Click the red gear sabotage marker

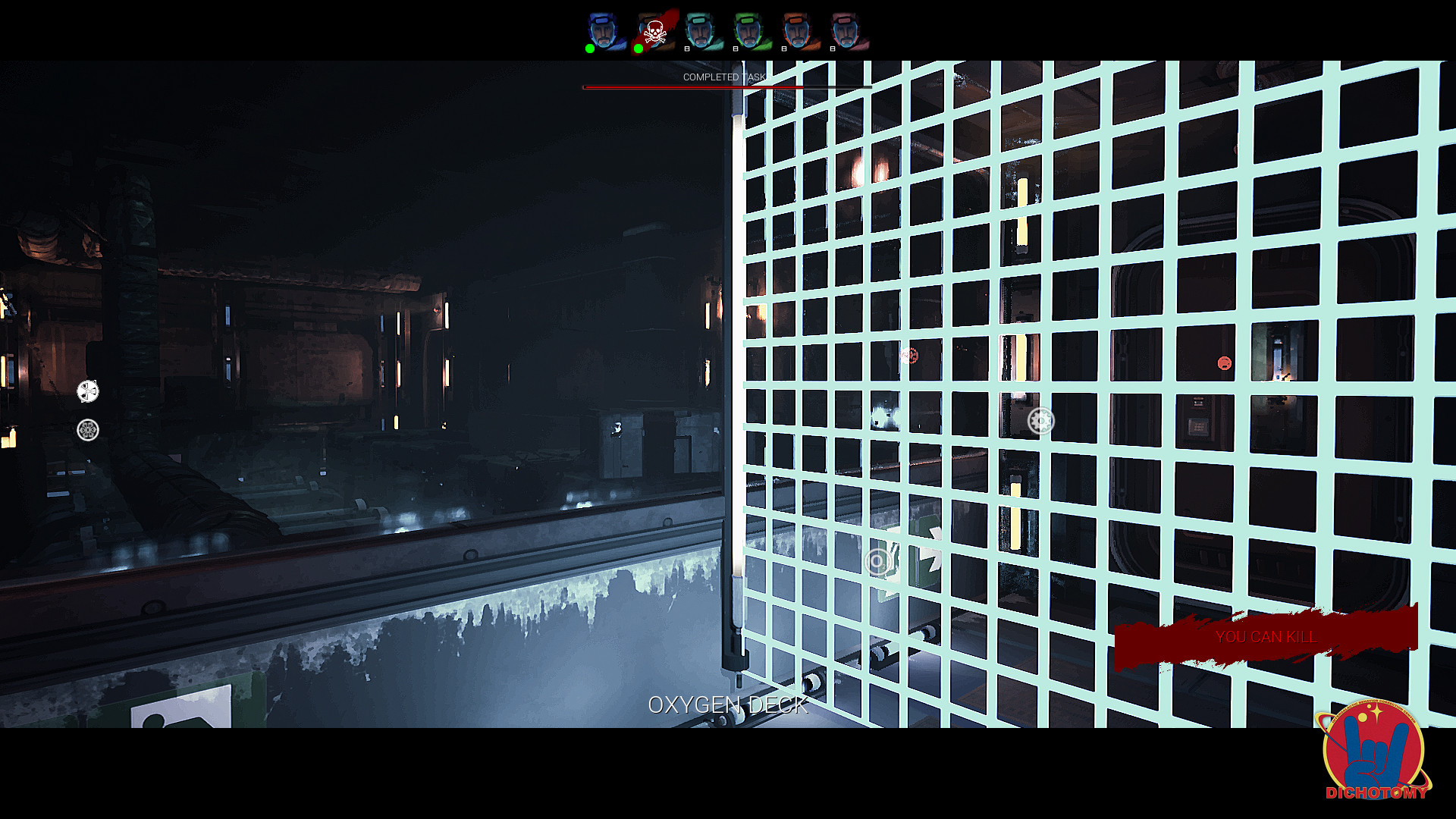click(908, 355)
